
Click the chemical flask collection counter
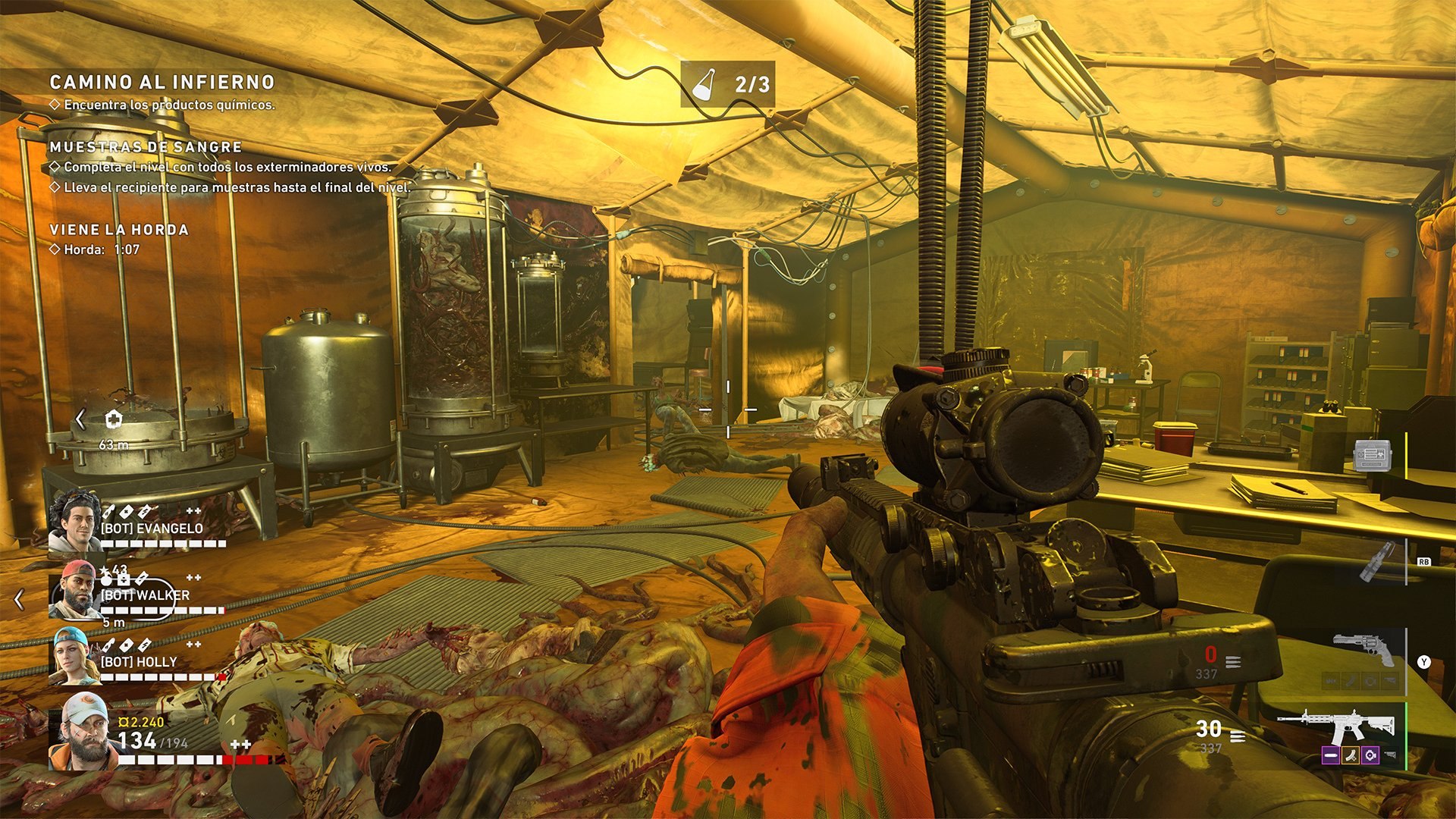(x=727, y=84)
